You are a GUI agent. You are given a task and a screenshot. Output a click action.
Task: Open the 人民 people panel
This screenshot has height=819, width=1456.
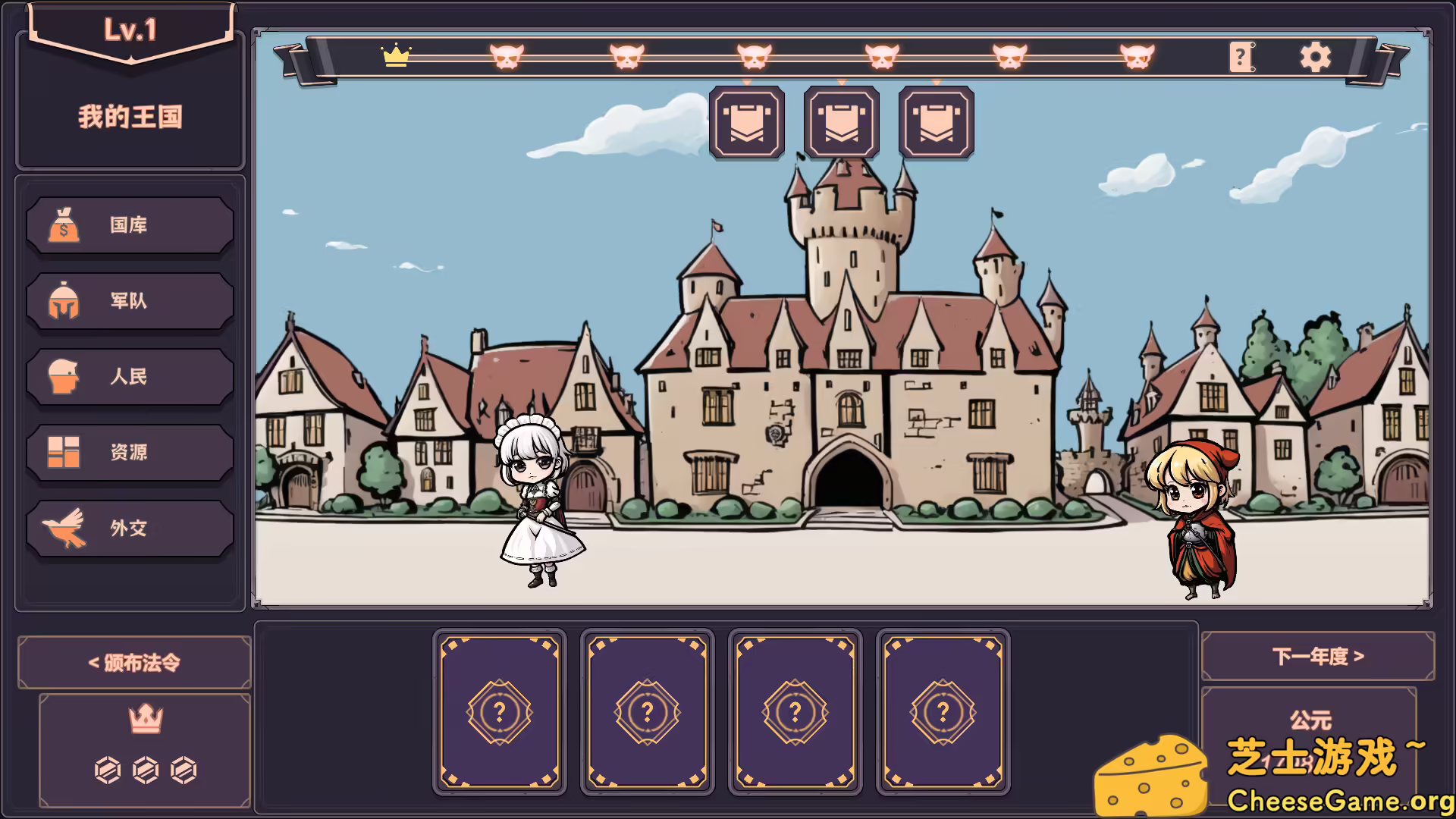[130, 377]
